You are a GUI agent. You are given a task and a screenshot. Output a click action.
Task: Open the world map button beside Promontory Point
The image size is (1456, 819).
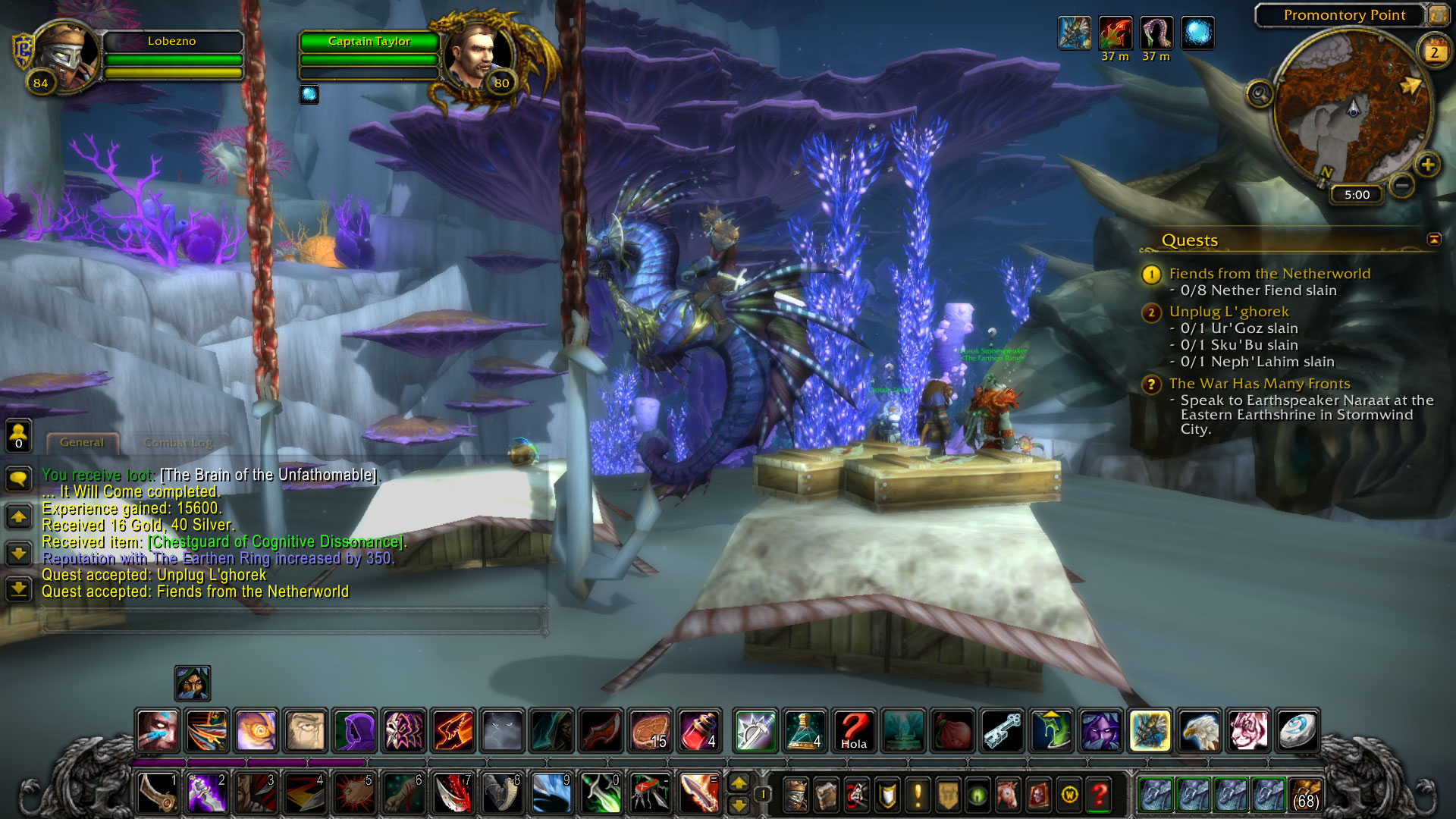pos(1437,14)
